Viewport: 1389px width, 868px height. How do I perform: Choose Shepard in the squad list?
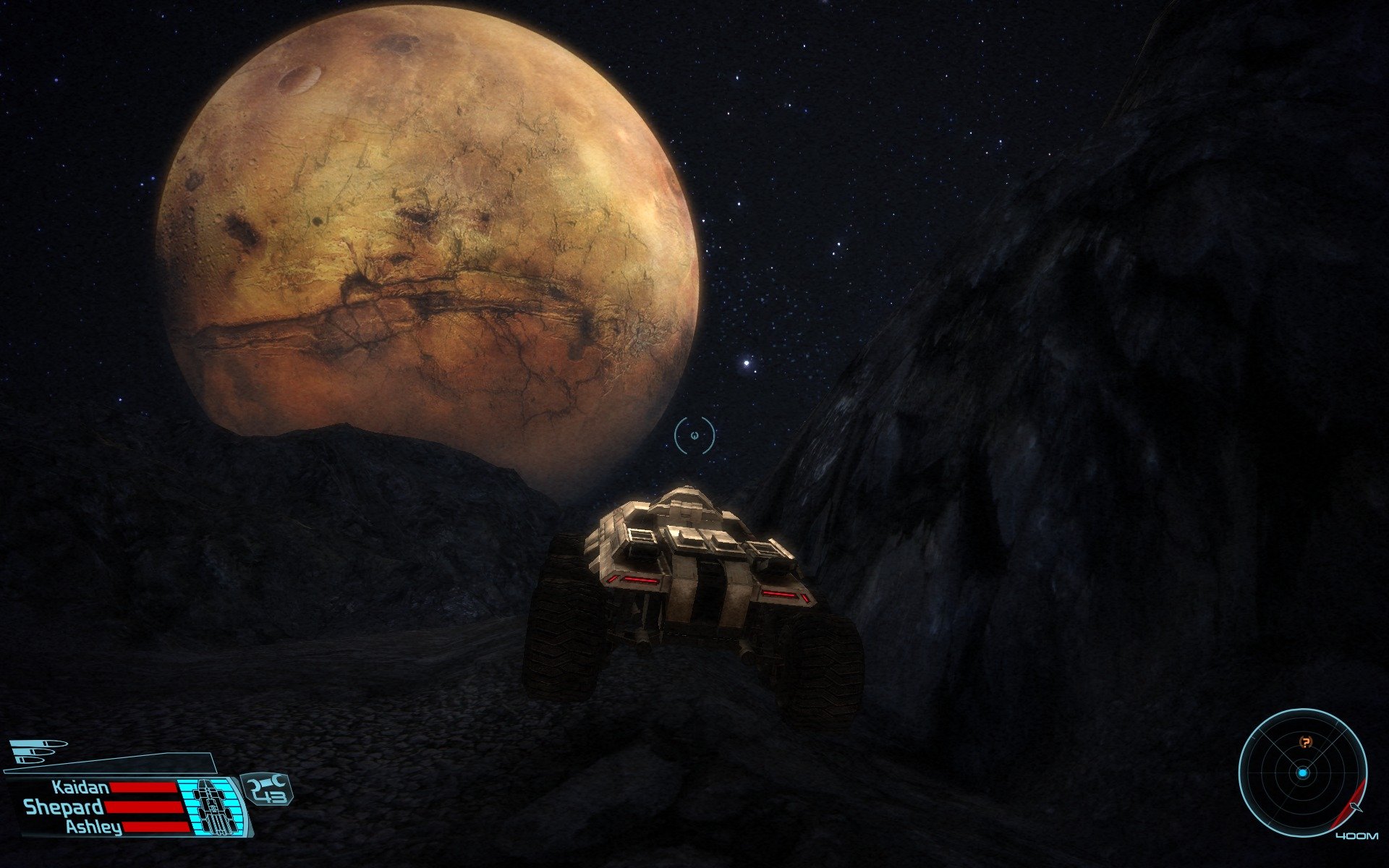point(64,807)
